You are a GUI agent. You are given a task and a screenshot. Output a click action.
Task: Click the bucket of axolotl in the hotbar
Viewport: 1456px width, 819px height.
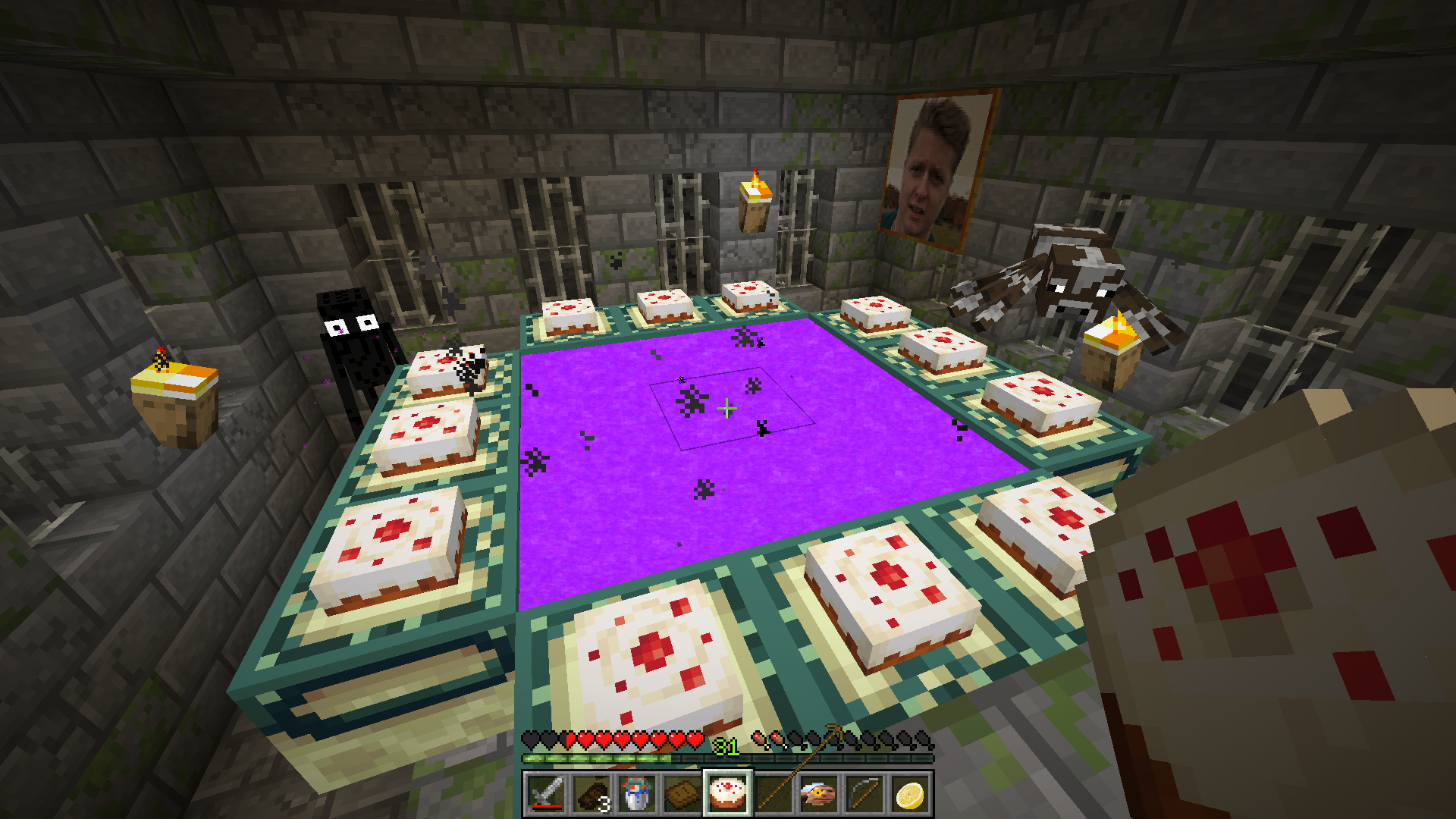(x=635, y=792)
